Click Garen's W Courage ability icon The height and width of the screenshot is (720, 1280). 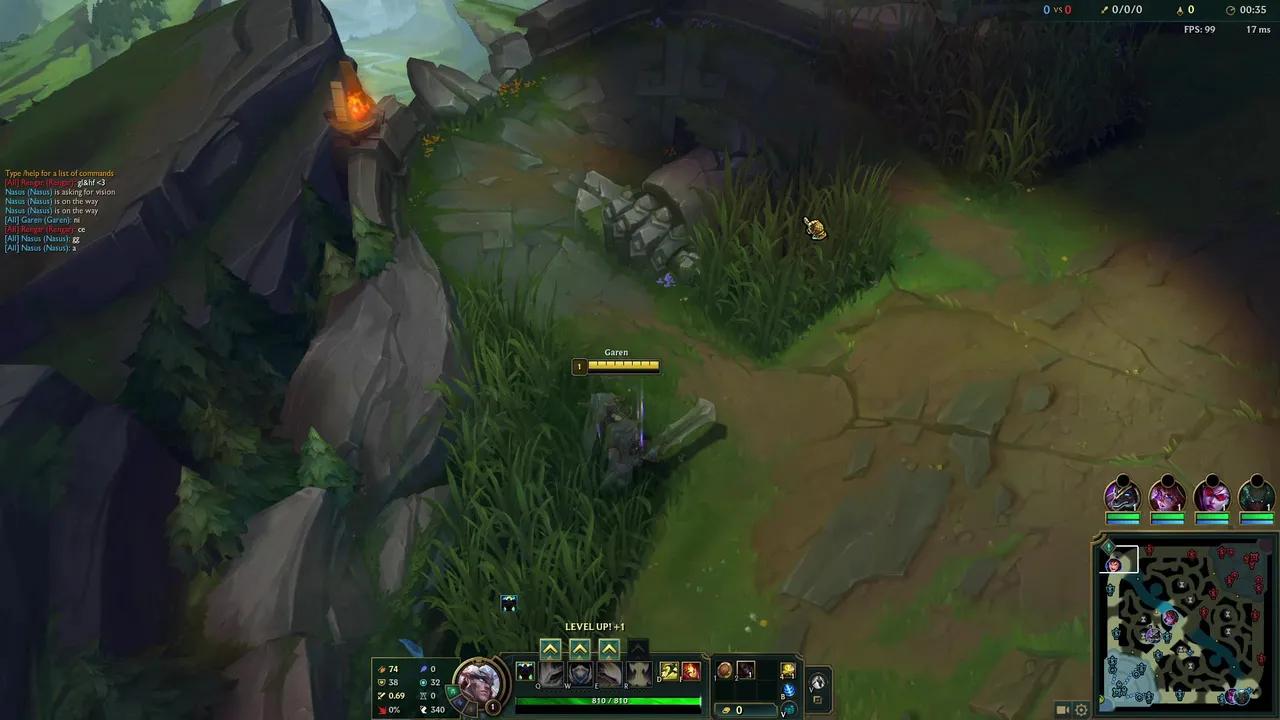(578, 674)
